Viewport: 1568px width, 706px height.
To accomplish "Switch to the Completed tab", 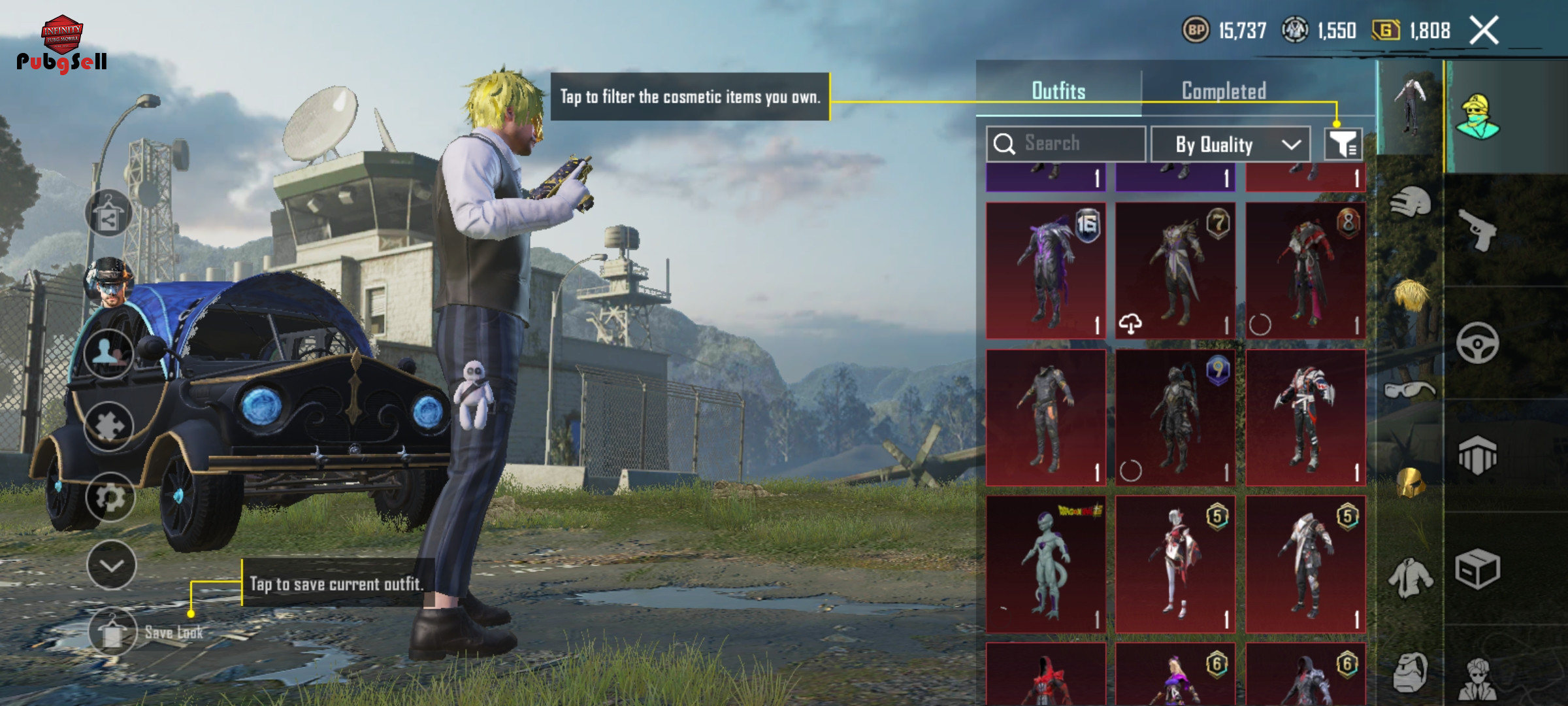I will click(1224, 91).
